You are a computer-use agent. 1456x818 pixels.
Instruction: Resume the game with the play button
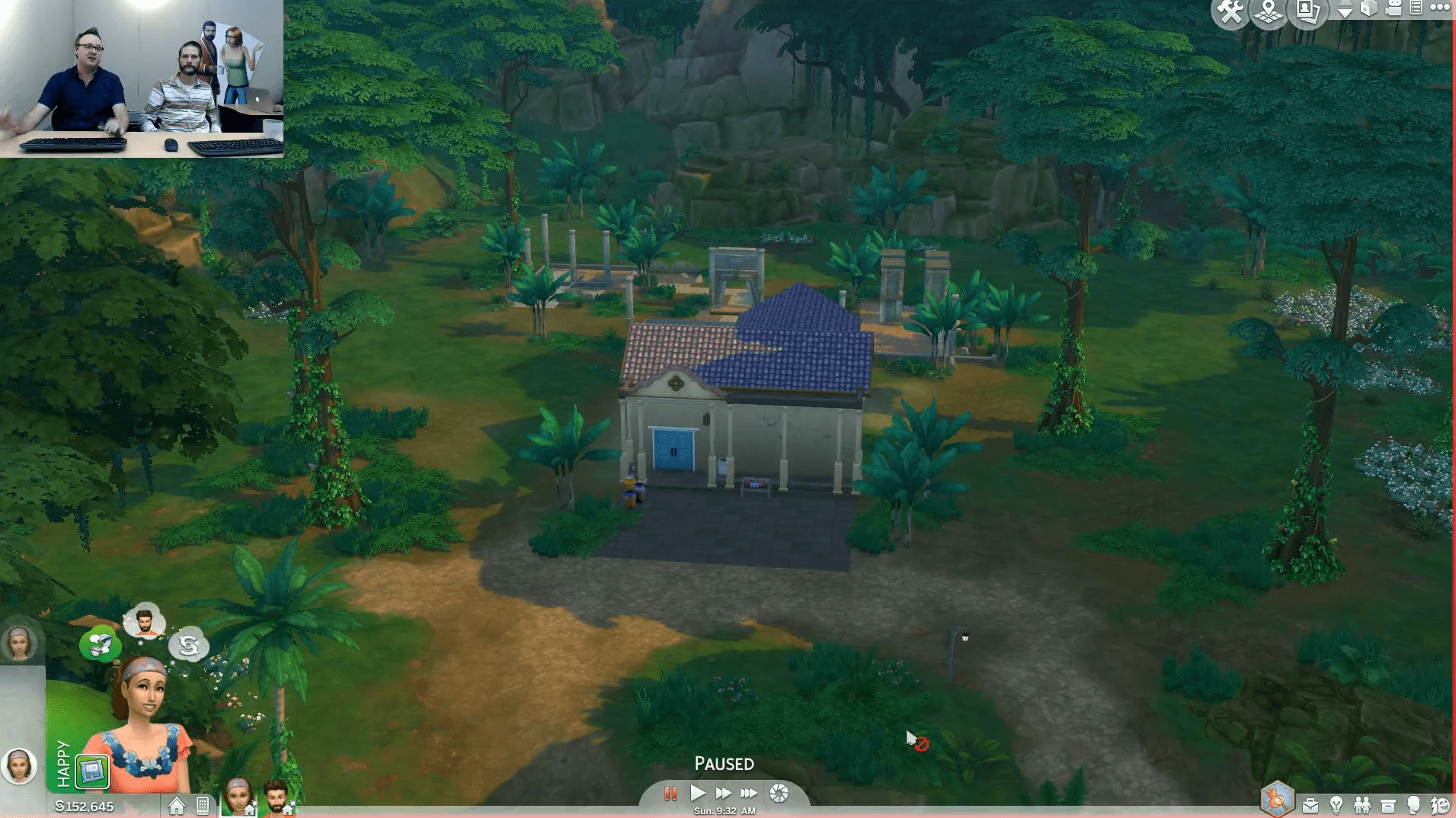click(x=698, y=793)
